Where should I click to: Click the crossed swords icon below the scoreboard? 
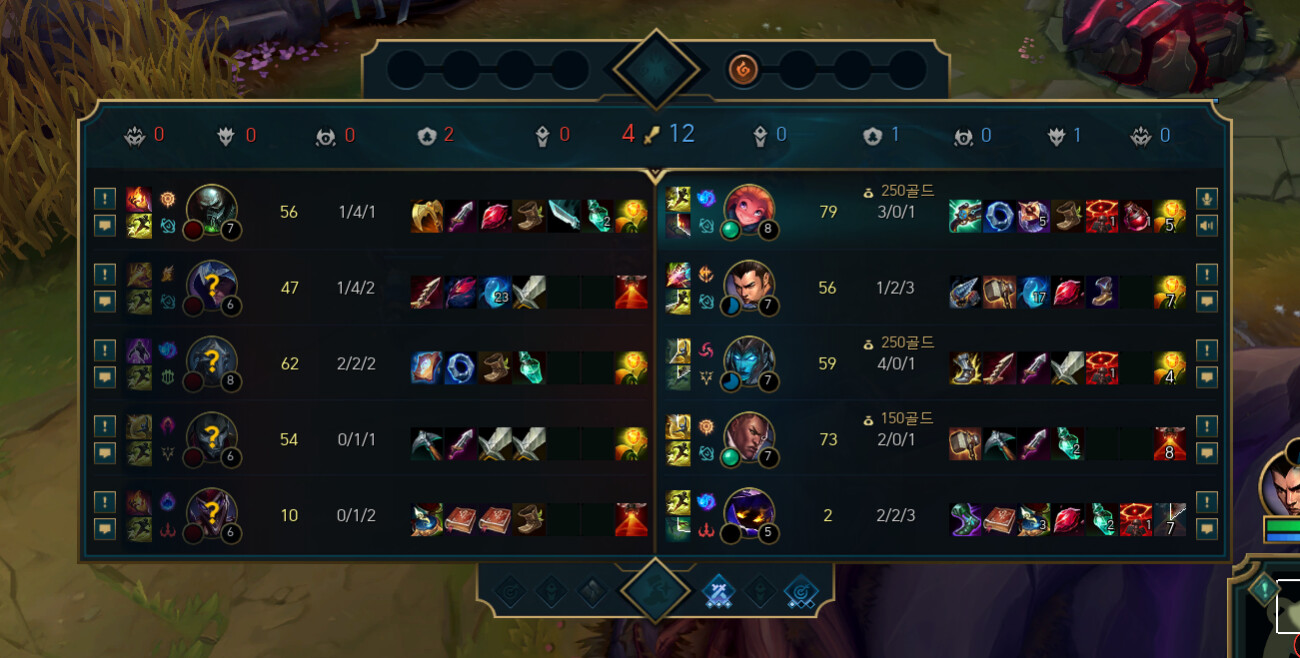click(720, 591)
